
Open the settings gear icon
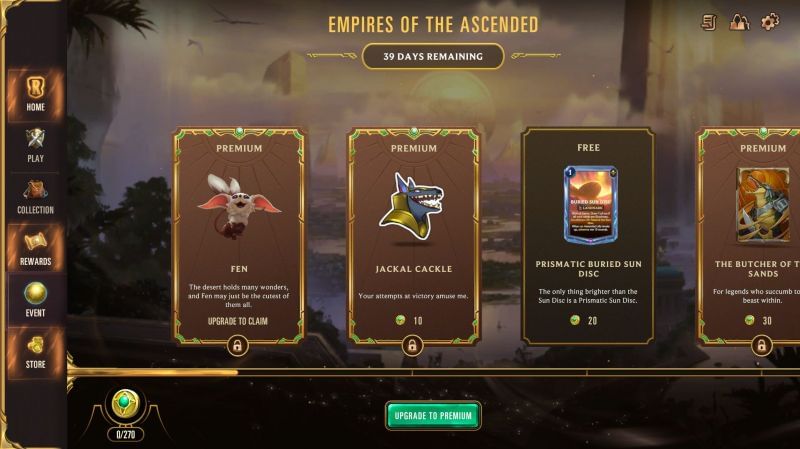pyautogui.click(x=770, y=21)
